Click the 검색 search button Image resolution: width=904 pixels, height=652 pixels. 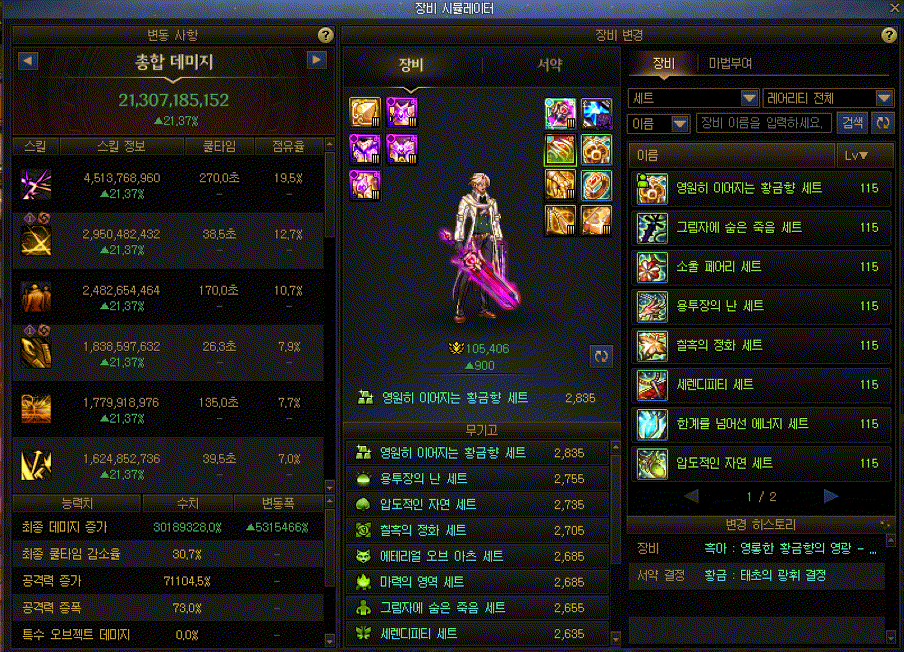coord(852,123)
